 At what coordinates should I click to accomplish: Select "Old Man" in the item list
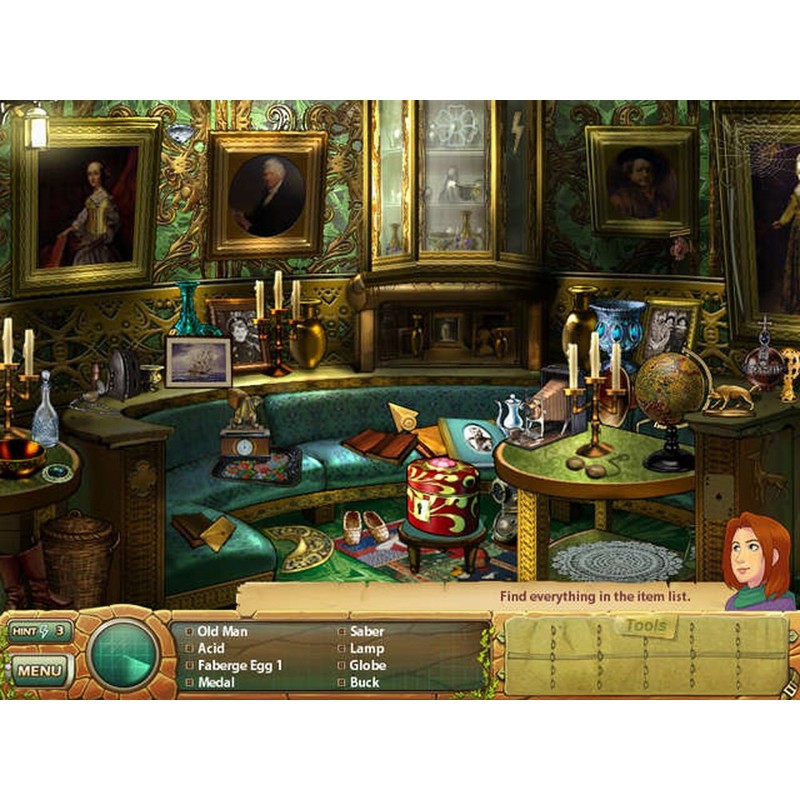click(x=222, y=632)
